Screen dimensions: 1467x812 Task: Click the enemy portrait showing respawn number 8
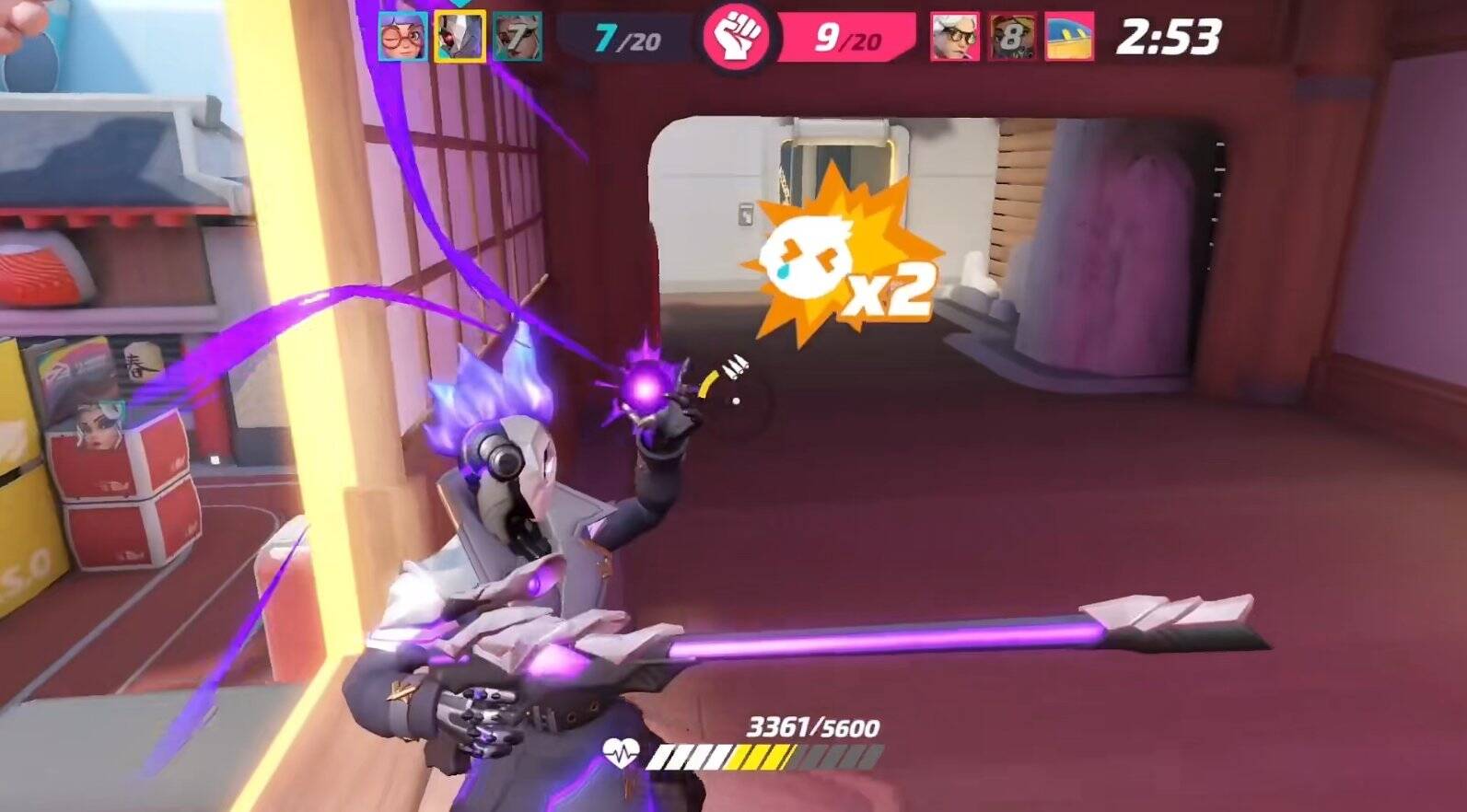pos(1011,38)
